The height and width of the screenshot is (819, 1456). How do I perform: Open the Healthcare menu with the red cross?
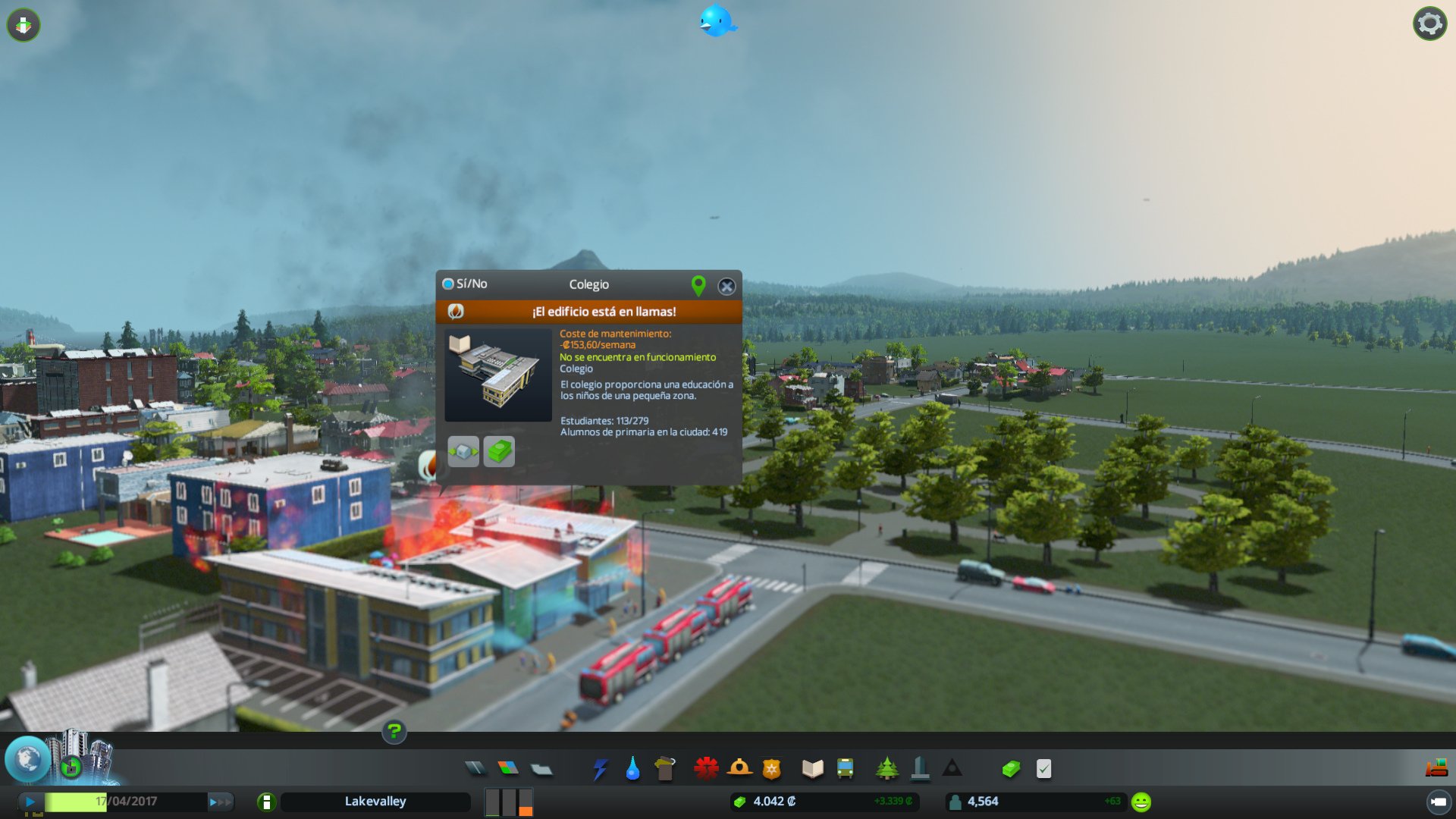coord(705,768)
